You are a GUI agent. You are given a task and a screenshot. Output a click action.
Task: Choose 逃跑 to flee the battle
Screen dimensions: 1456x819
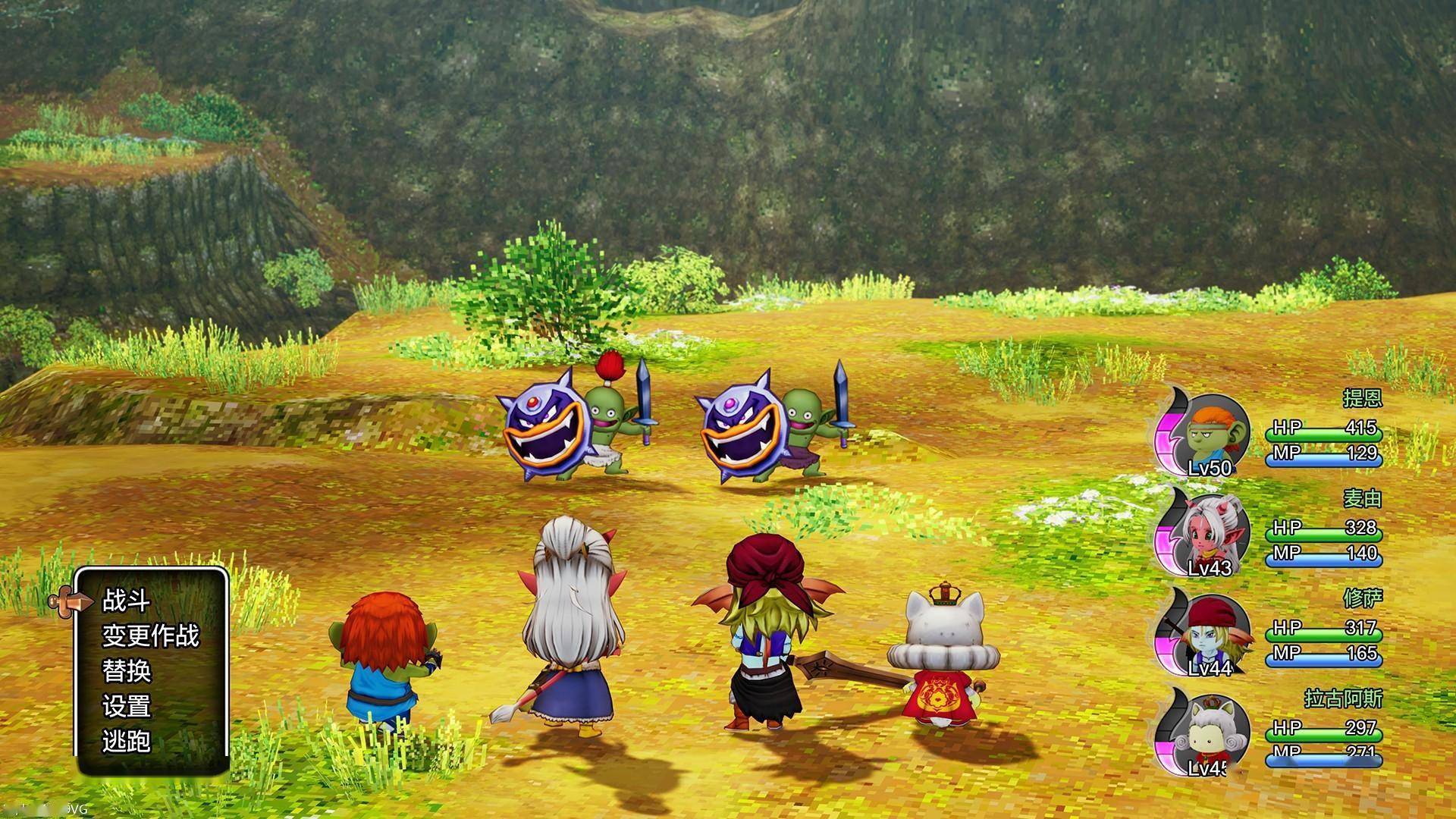tap(127, 741)
